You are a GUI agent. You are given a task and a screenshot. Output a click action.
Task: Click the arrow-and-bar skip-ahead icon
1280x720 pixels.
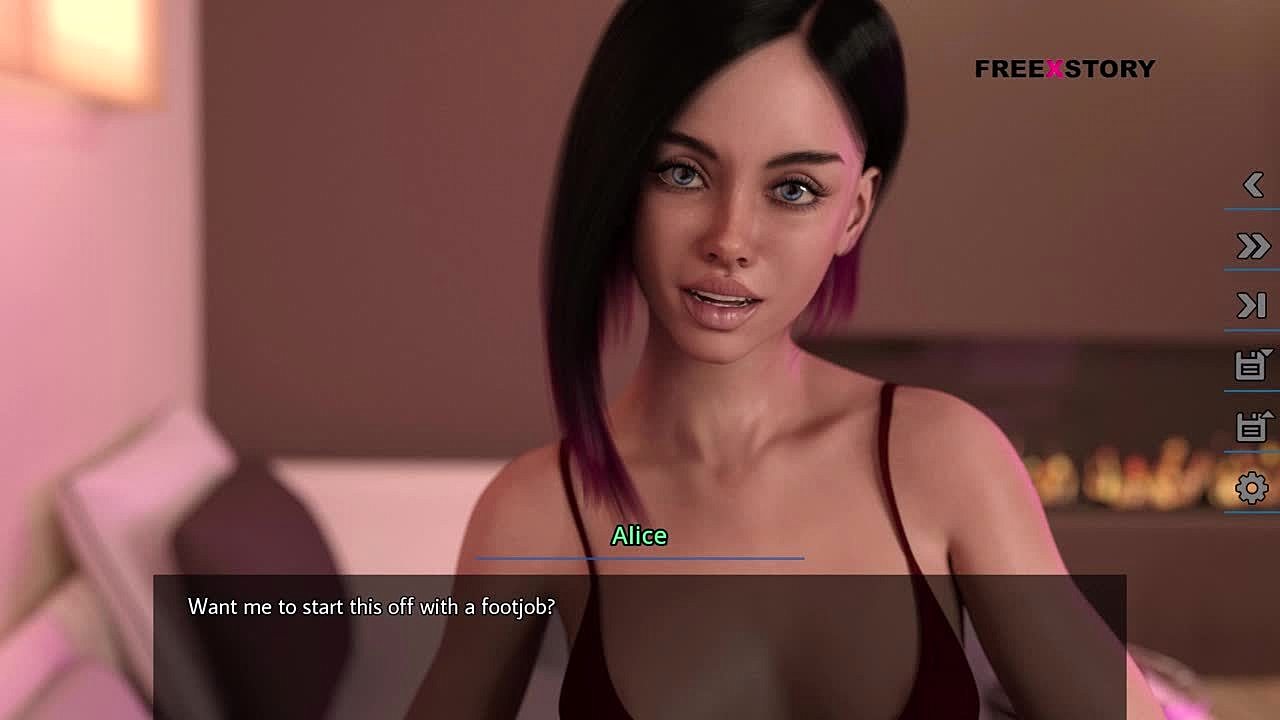pyautogui.click(x=1252, y=306)
